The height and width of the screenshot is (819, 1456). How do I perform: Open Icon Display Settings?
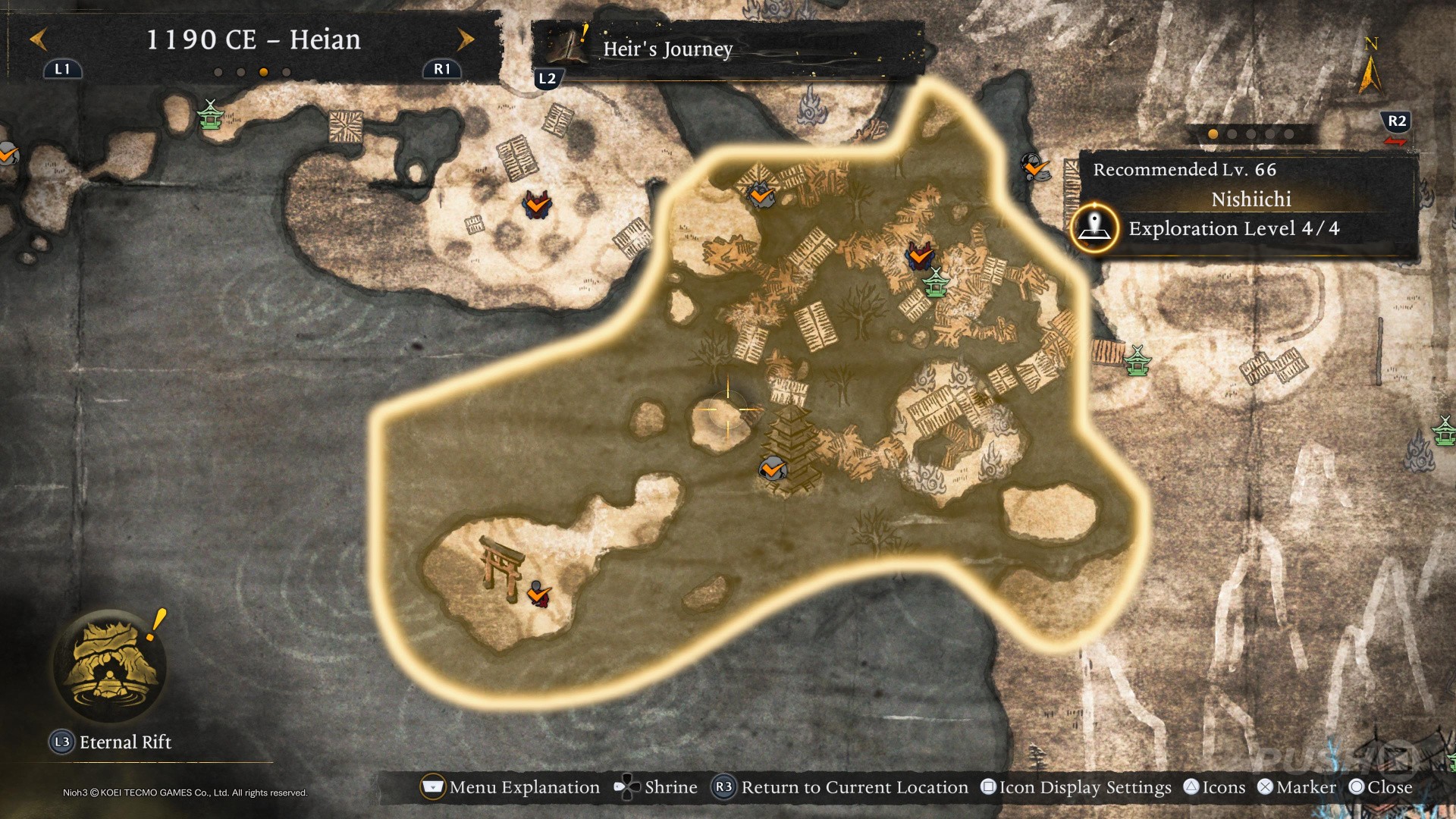point(1075,787)
